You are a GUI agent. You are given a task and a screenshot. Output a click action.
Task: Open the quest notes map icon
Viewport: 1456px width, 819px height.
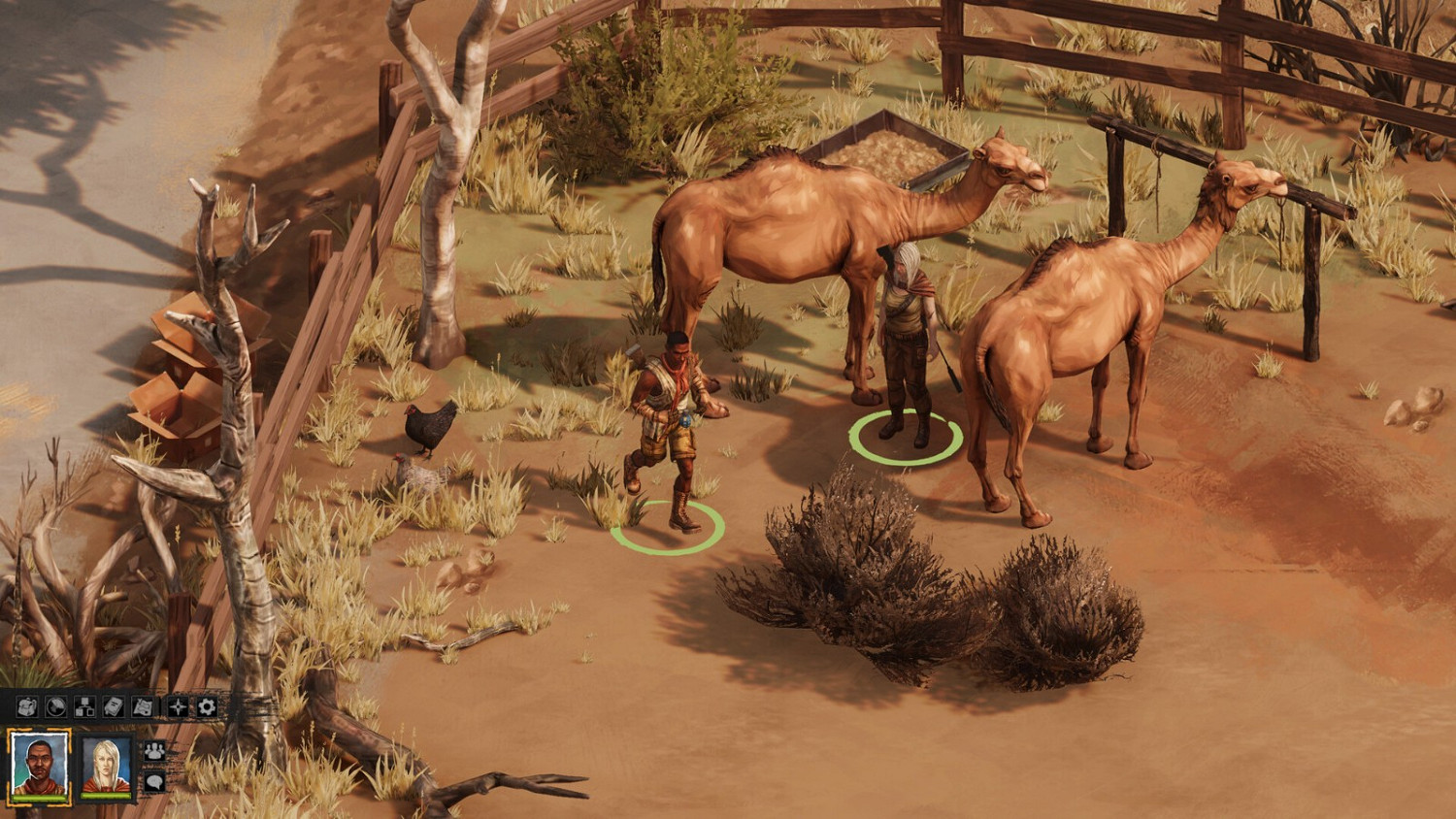[143, 706]
